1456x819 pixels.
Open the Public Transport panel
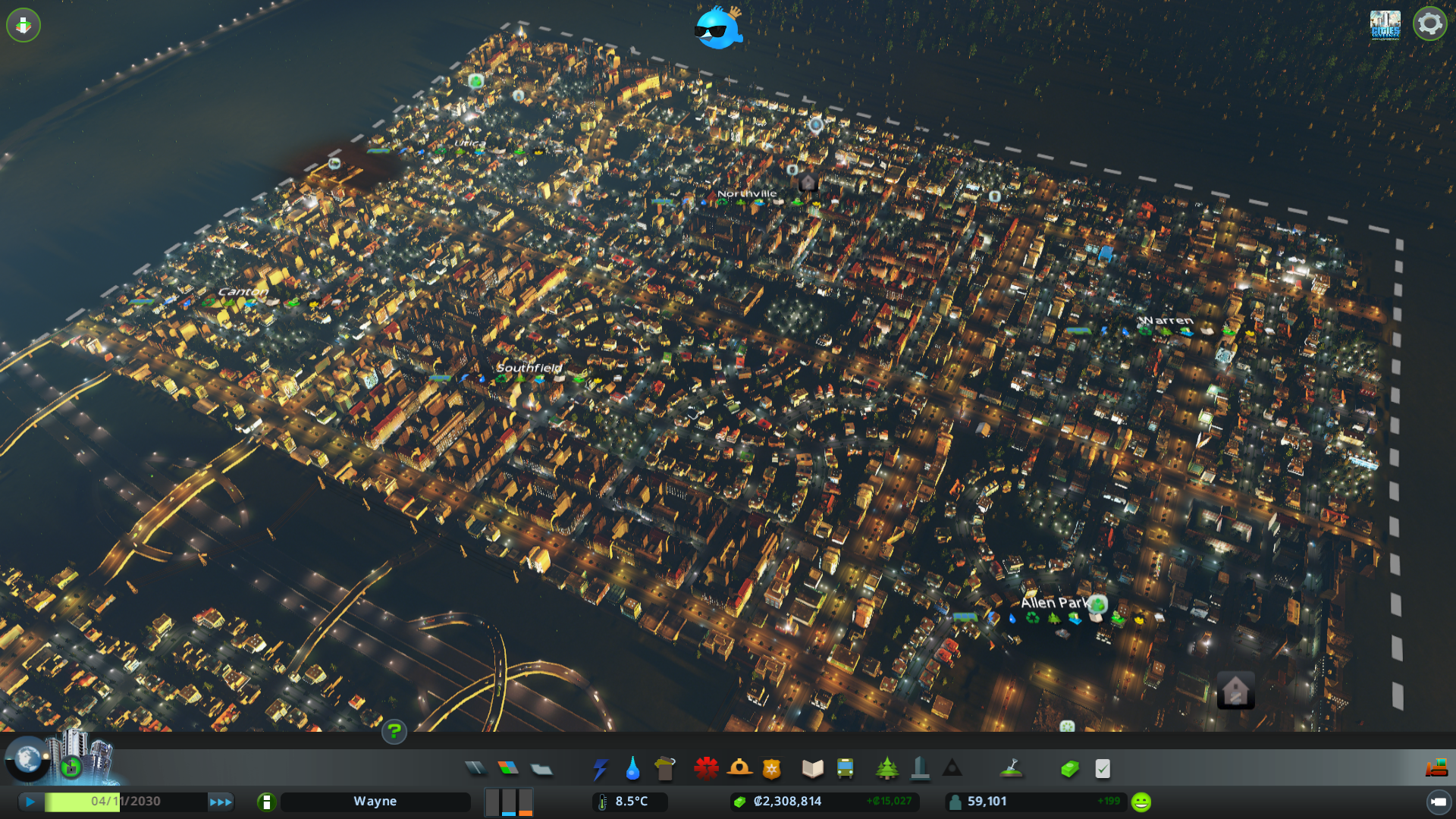[846, 768]
